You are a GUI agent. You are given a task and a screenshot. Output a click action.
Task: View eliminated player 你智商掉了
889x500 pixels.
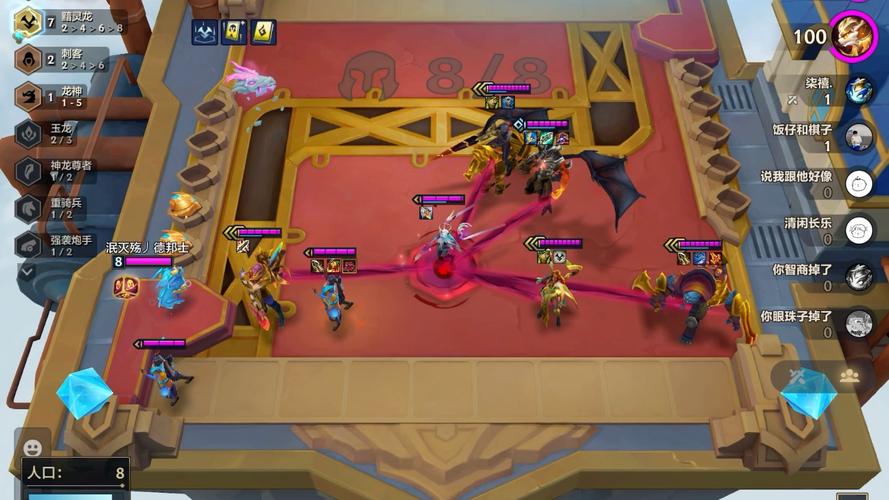858,277
